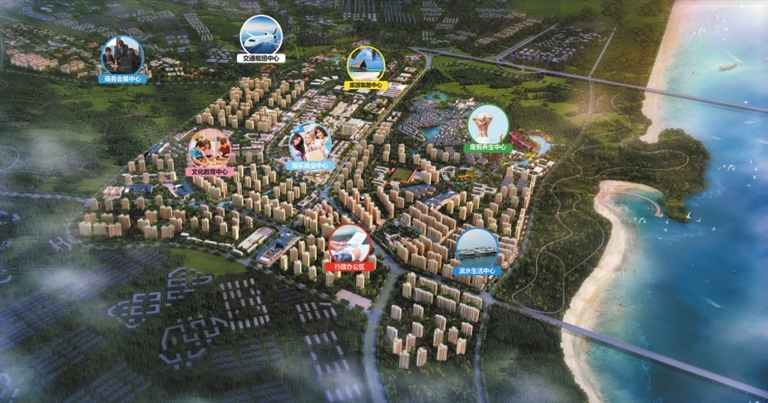Show the 滨水生活中心 waterfront living marker
The height and width of the screenshot is (403, 768).
coord(476,250)
